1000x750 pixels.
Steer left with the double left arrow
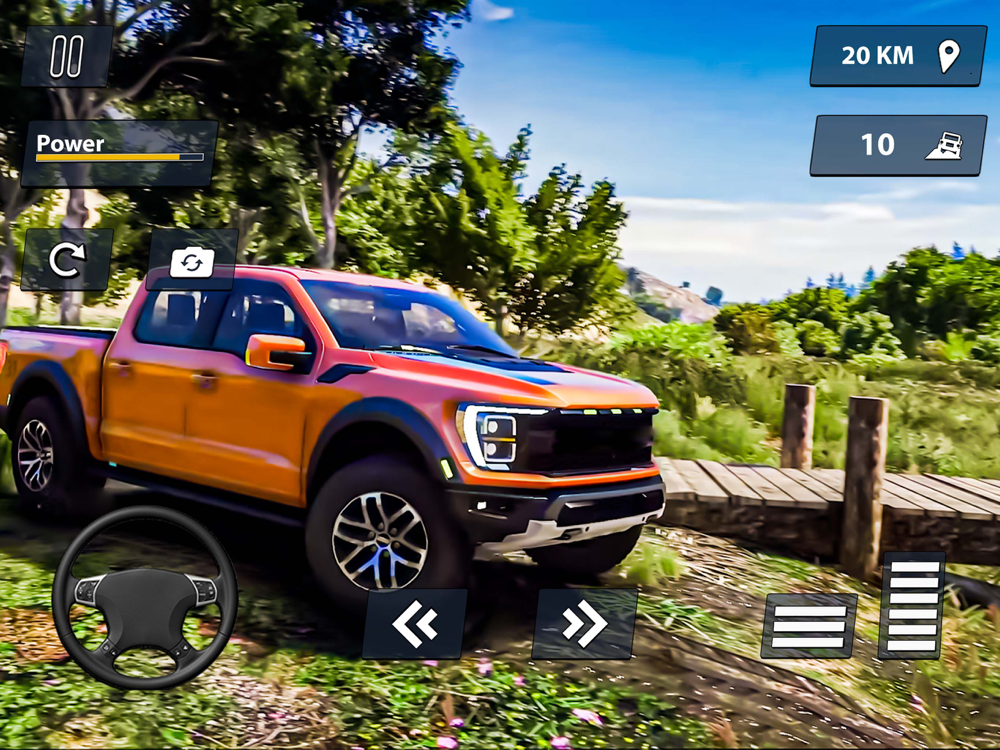pos(414,624)
